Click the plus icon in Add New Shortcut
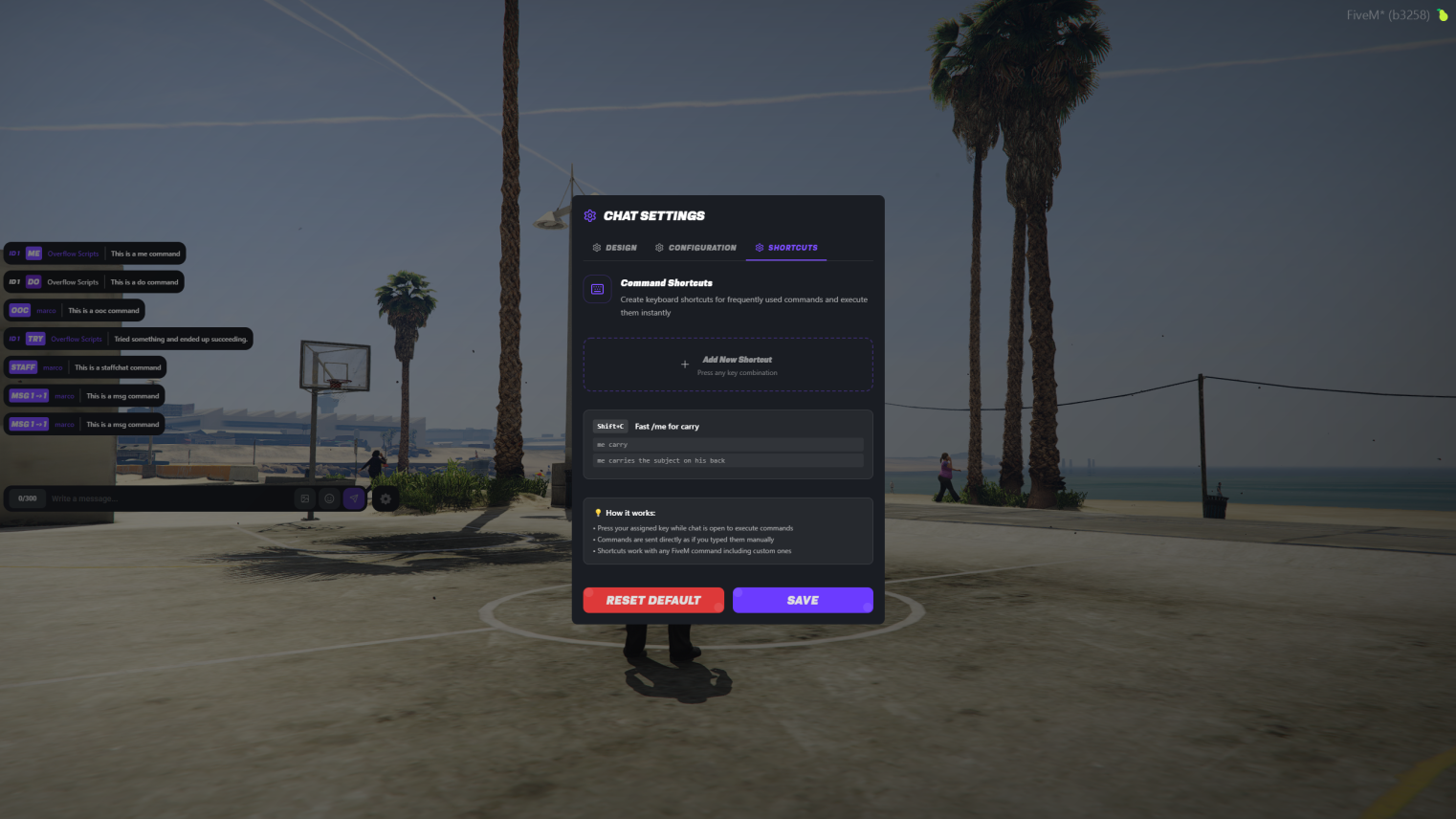This screenshot has height=819, width=1456. [685, 364]
